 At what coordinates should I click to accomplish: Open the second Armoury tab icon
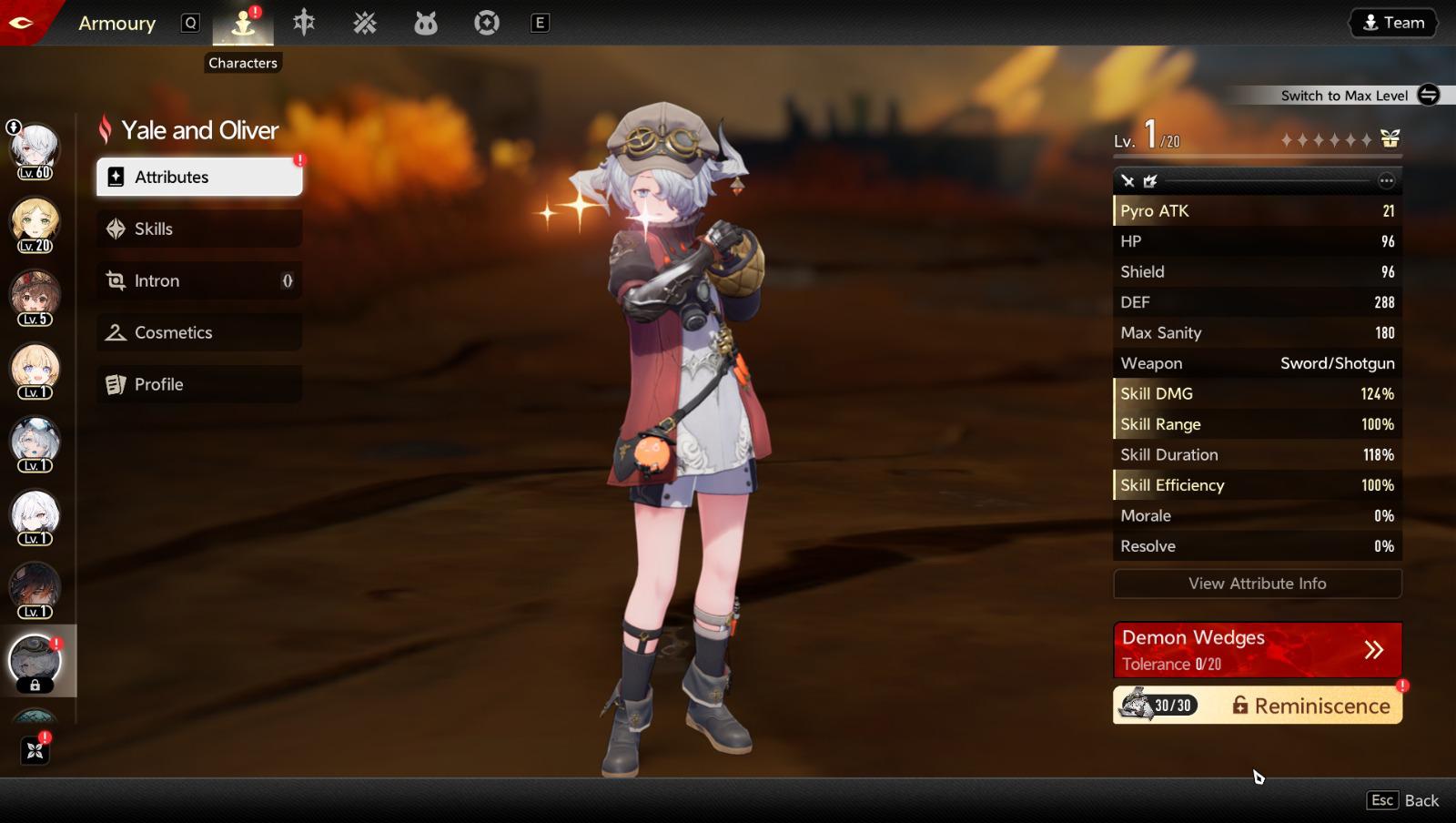click(304, 23)
